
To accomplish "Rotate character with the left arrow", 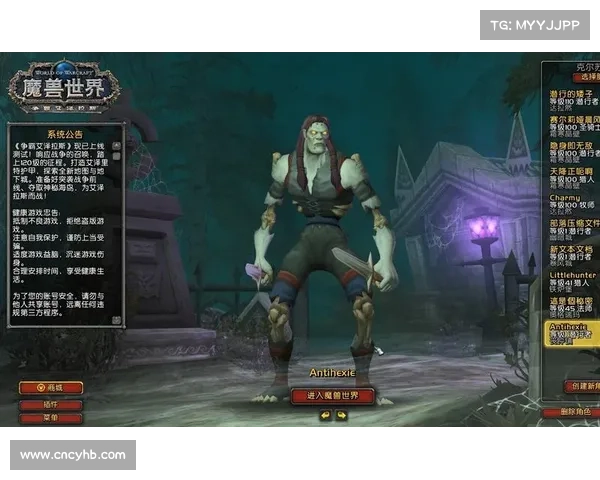I will pos(324,415).
